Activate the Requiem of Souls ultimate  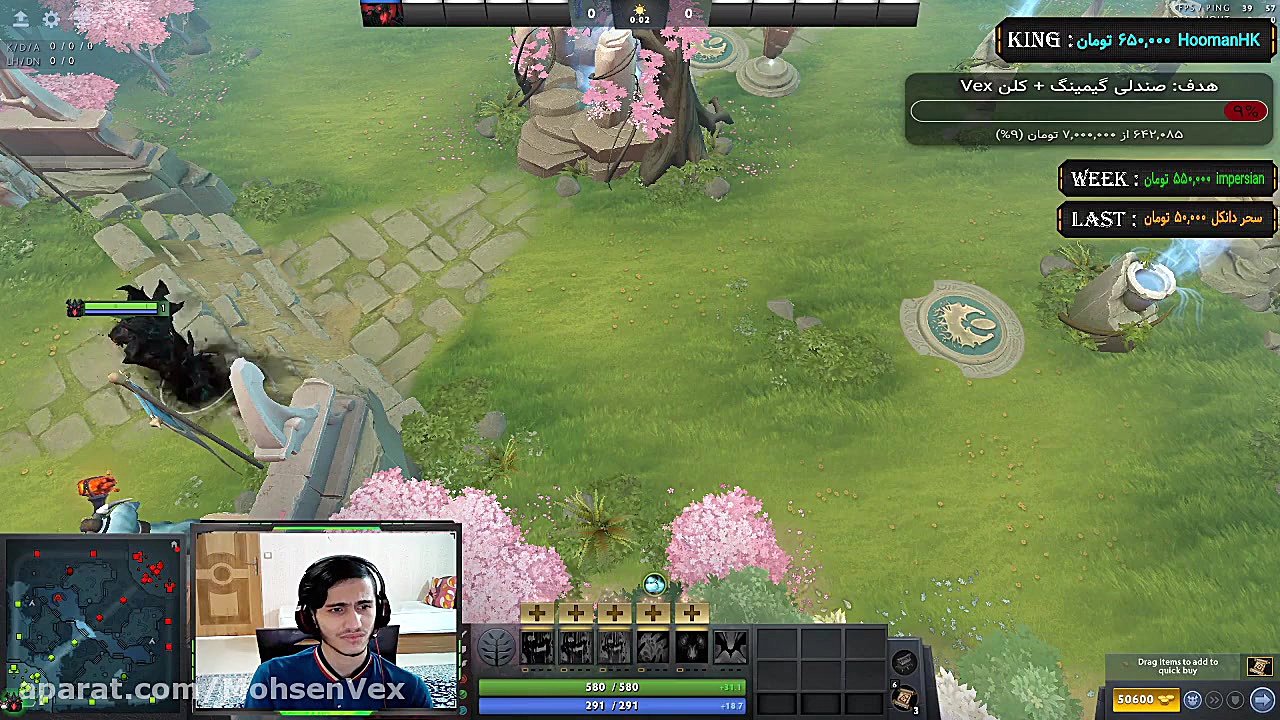(731, 648)
